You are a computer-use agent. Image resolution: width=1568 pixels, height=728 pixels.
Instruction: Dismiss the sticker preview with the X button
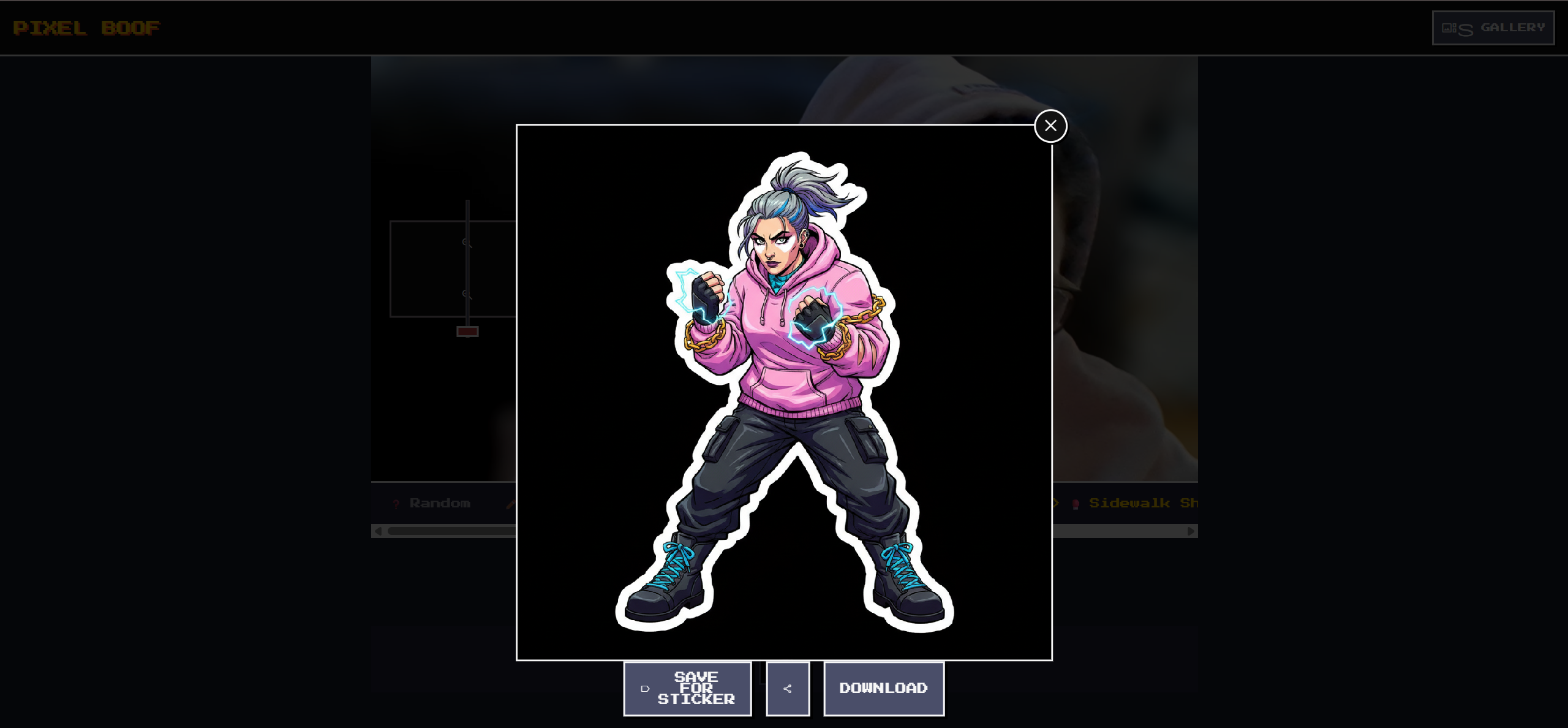click(x=1050, y=126)
